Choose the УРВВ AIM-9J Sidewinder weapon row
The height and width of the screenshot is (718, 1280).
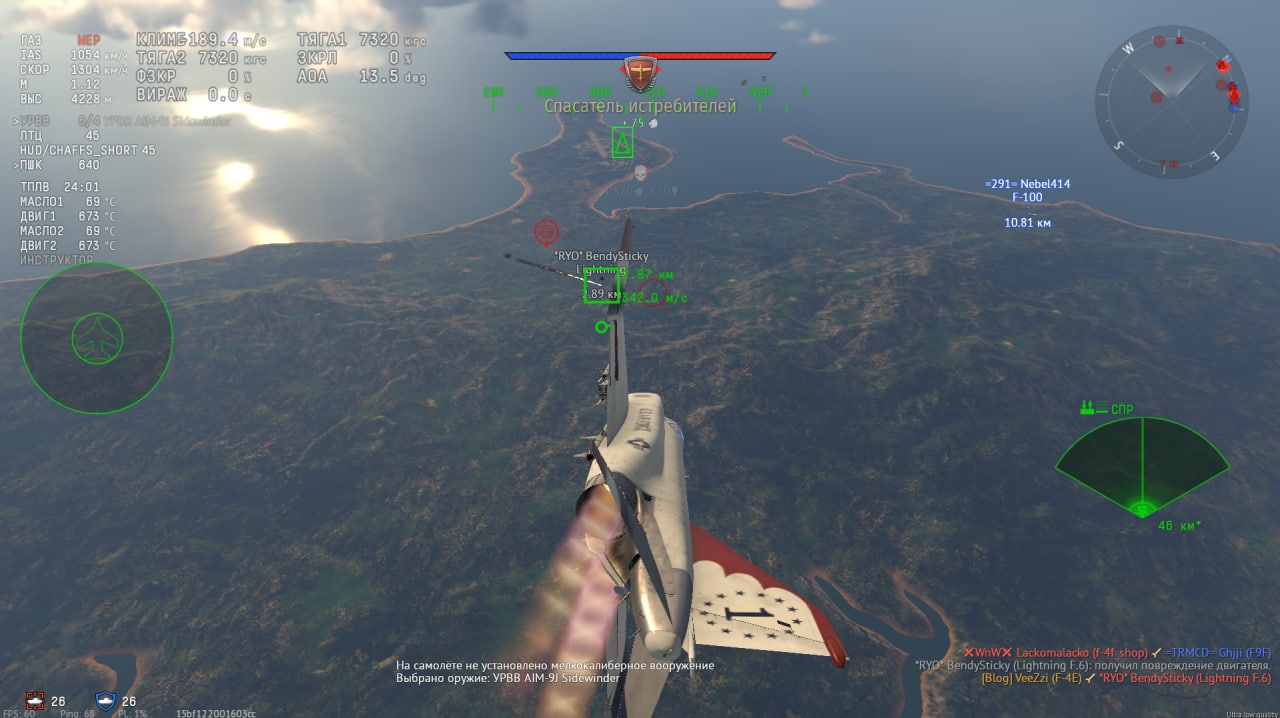125,121
